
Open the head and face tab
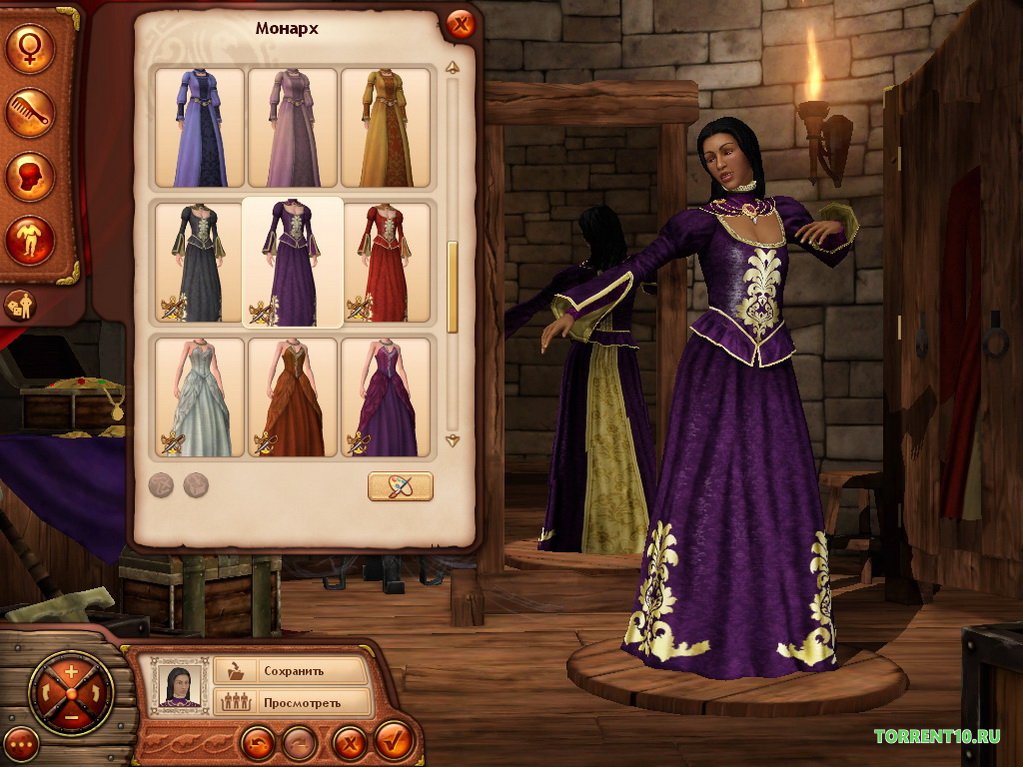coord(30,177)
